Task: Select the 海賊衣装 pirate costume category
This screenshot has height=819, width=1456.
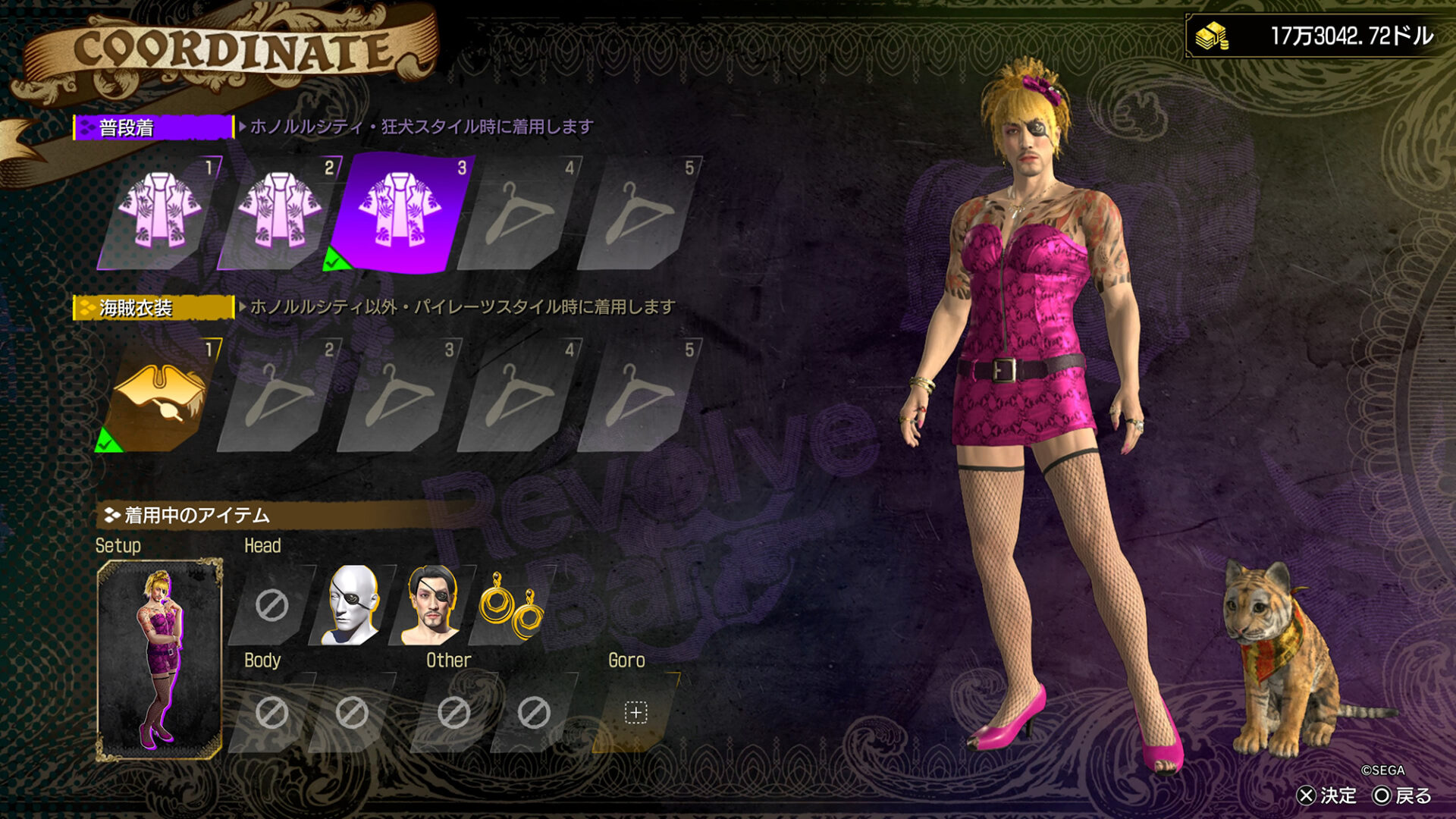Action: 153,308
